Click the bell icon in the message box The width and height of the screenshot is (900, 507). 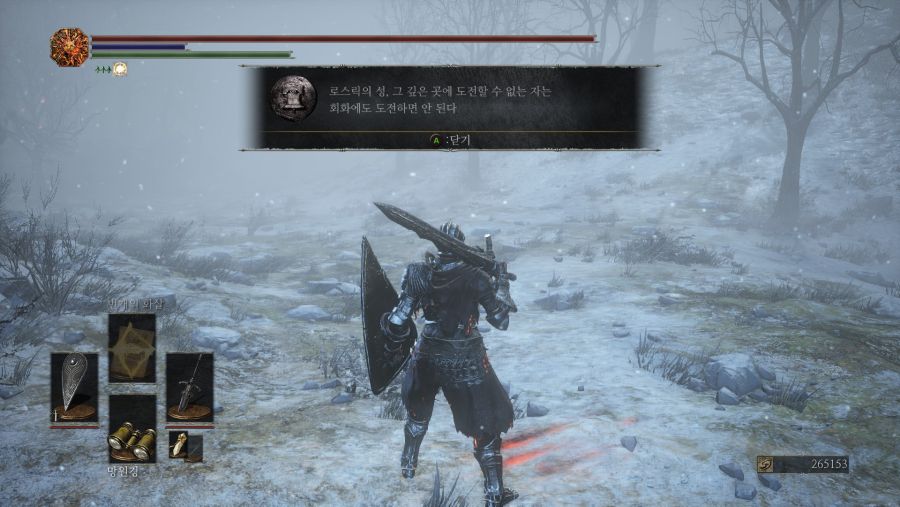[x=293, y=96]
